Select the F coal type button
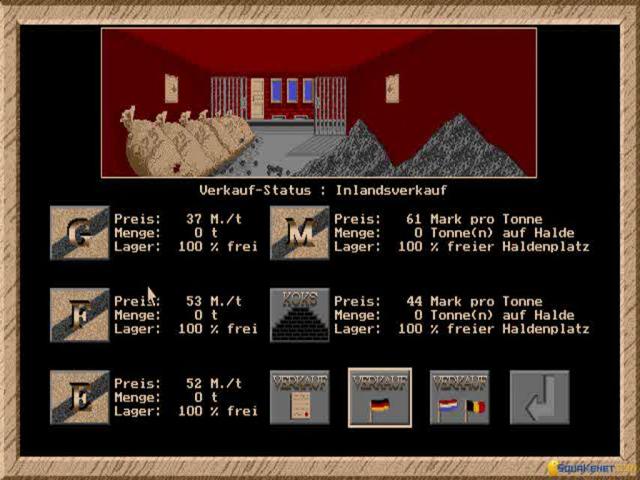Image resolution: width=640 pixels, height=480 pixels. point(80,315)
